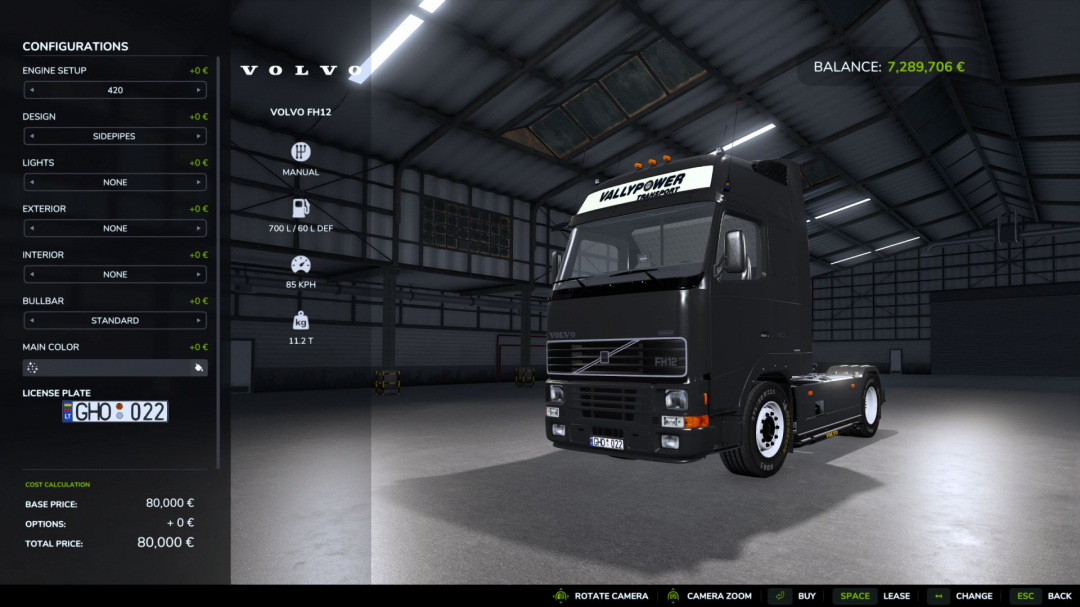This screenshot has height=607, width=1080.
Task: Step back the Exterior option
Action: click(x=31, y=228)
